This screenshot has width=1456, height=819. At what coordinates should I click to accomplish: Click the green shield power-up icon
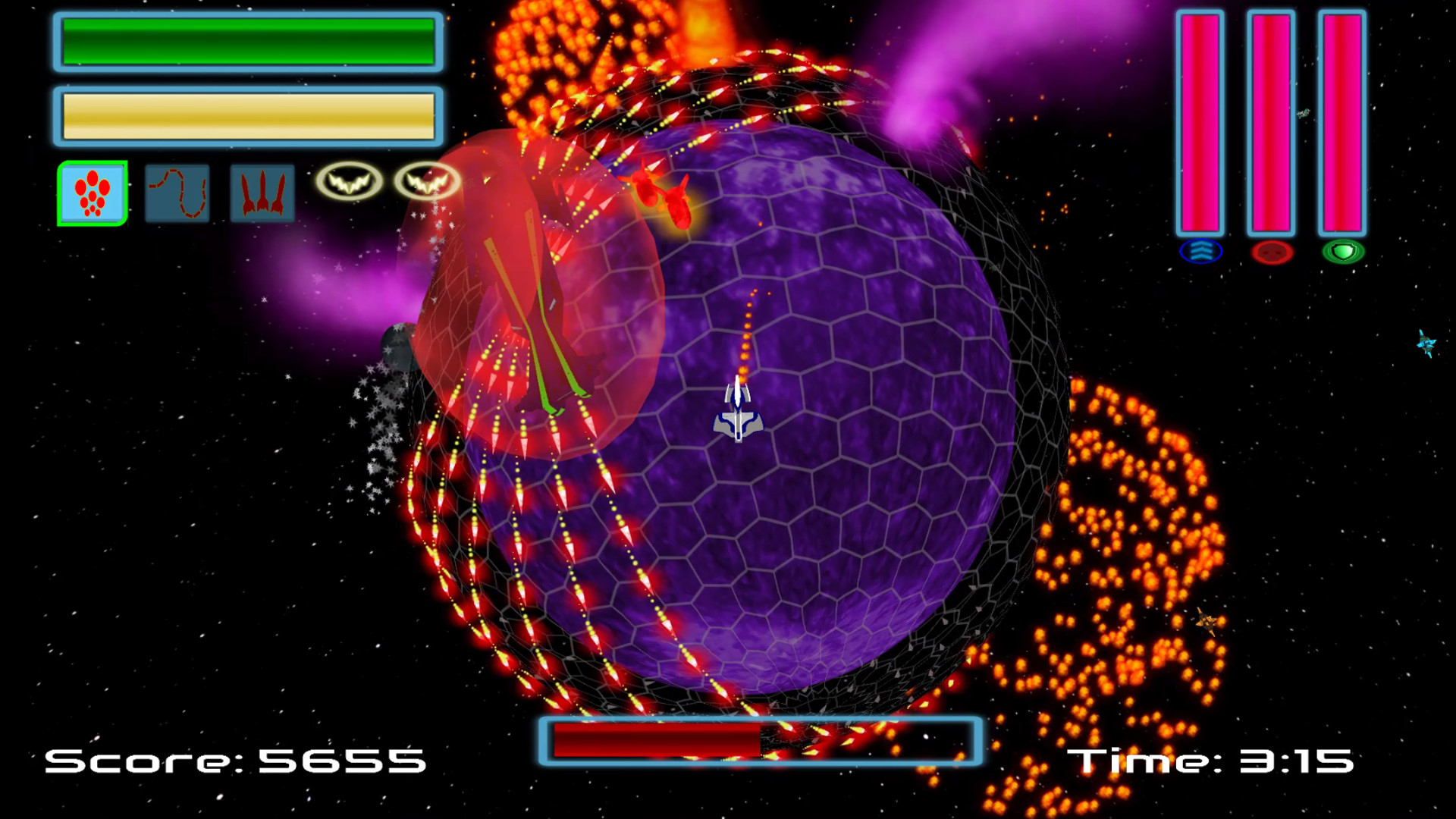[x=1343, y=250]
